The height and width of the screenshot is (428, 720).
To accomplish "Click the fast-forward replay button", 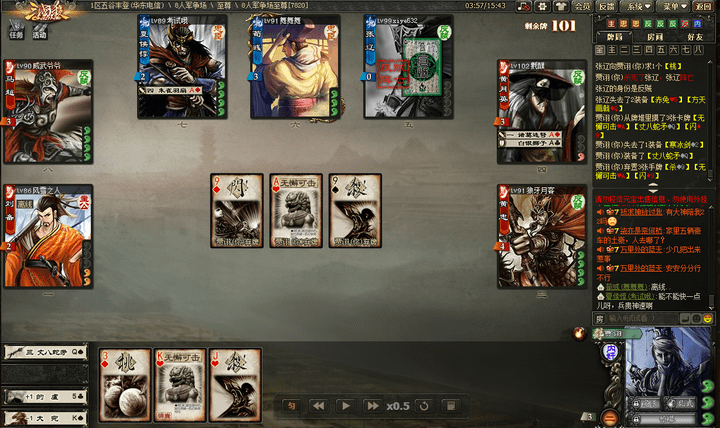I will tap(372, 406).
